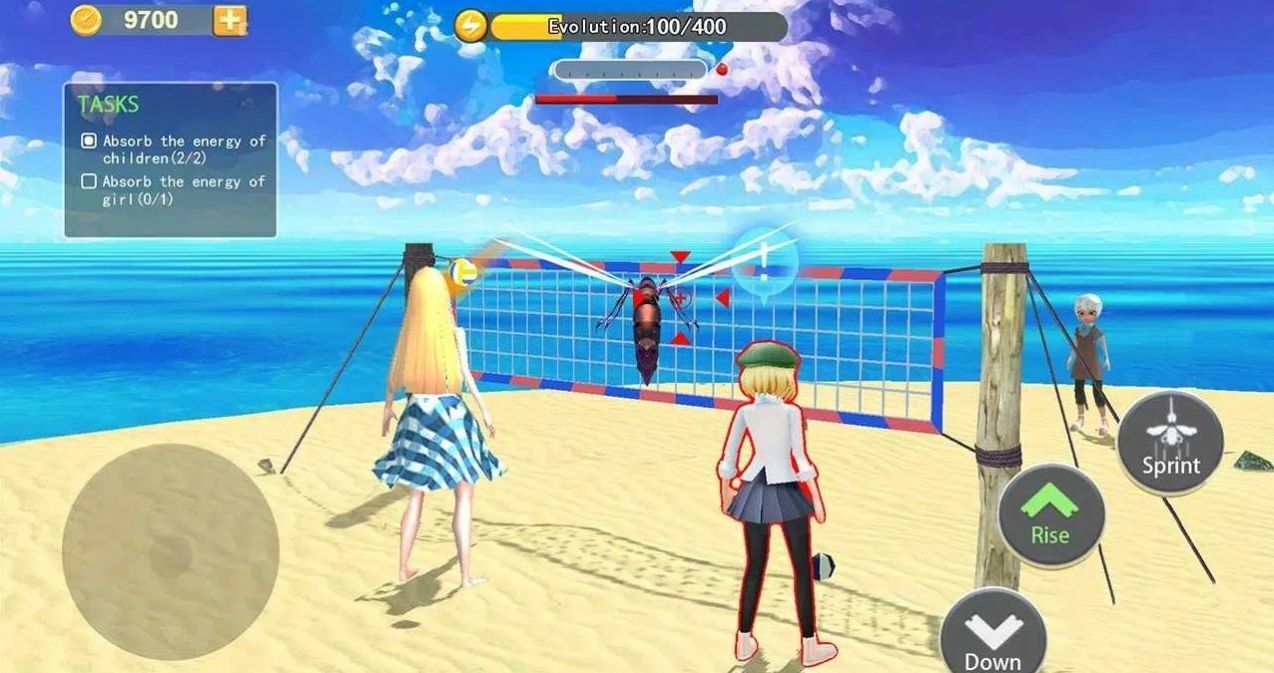Tap the green Rise button
This screenshot has width=1274, height=673.
(1050, 515)
